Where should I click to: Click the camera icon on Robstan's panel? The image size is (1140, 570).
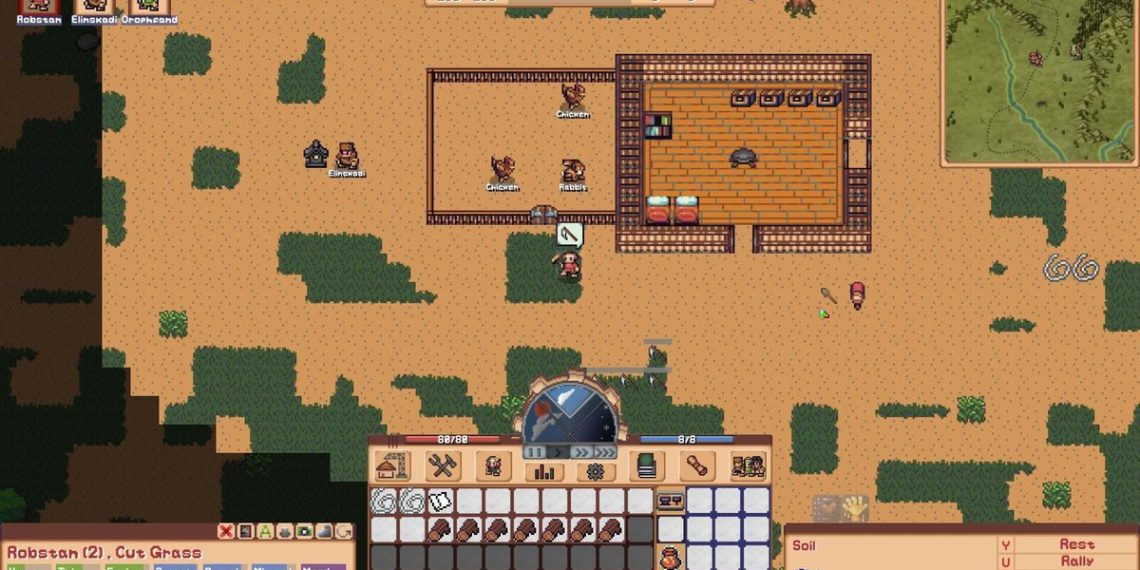(303, 532)
